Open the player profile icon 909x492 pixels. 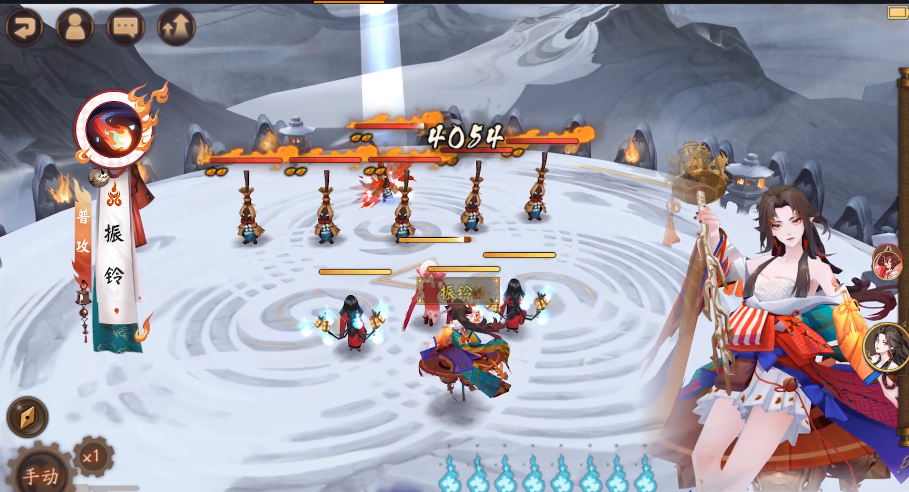(x=75, y=26)
